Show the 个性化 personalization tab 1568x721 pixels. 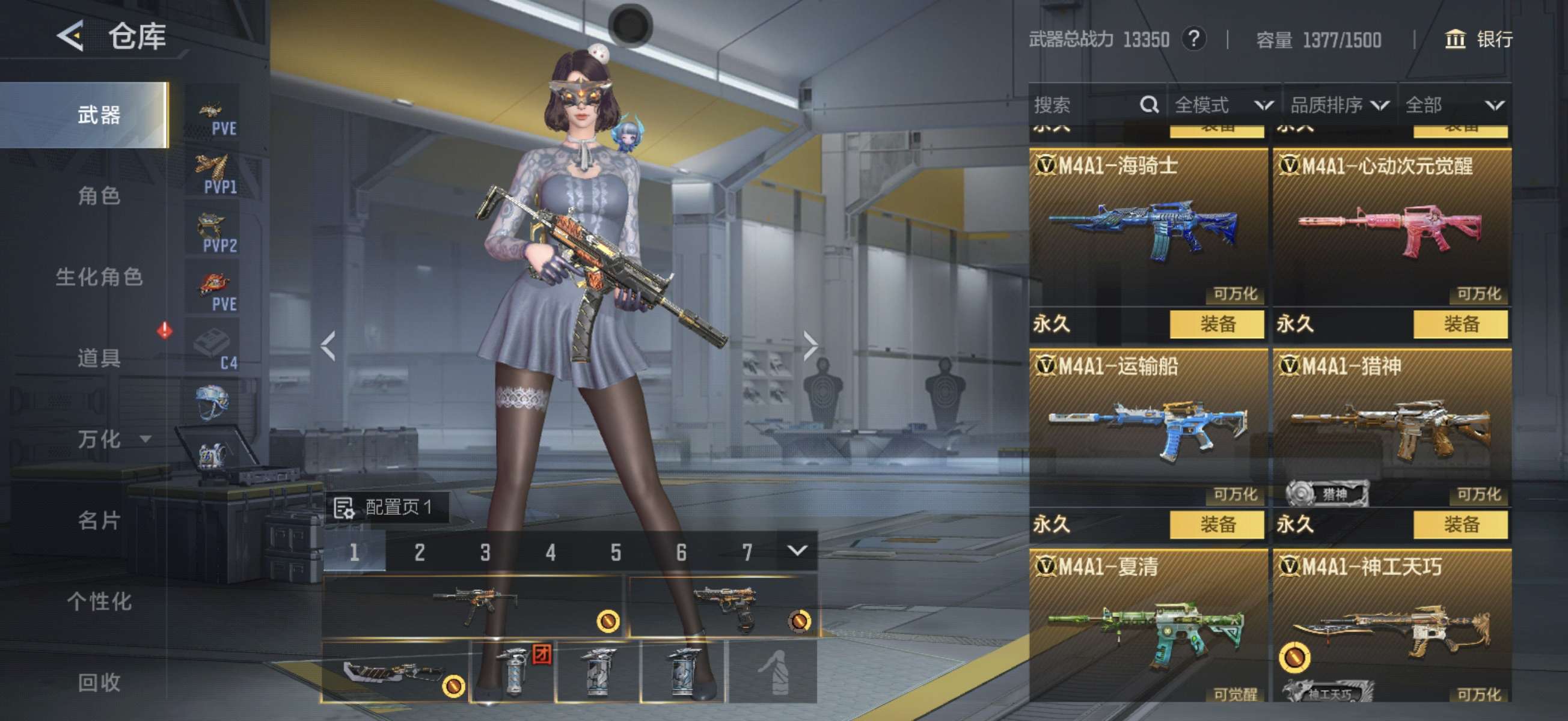click(99, 601)
